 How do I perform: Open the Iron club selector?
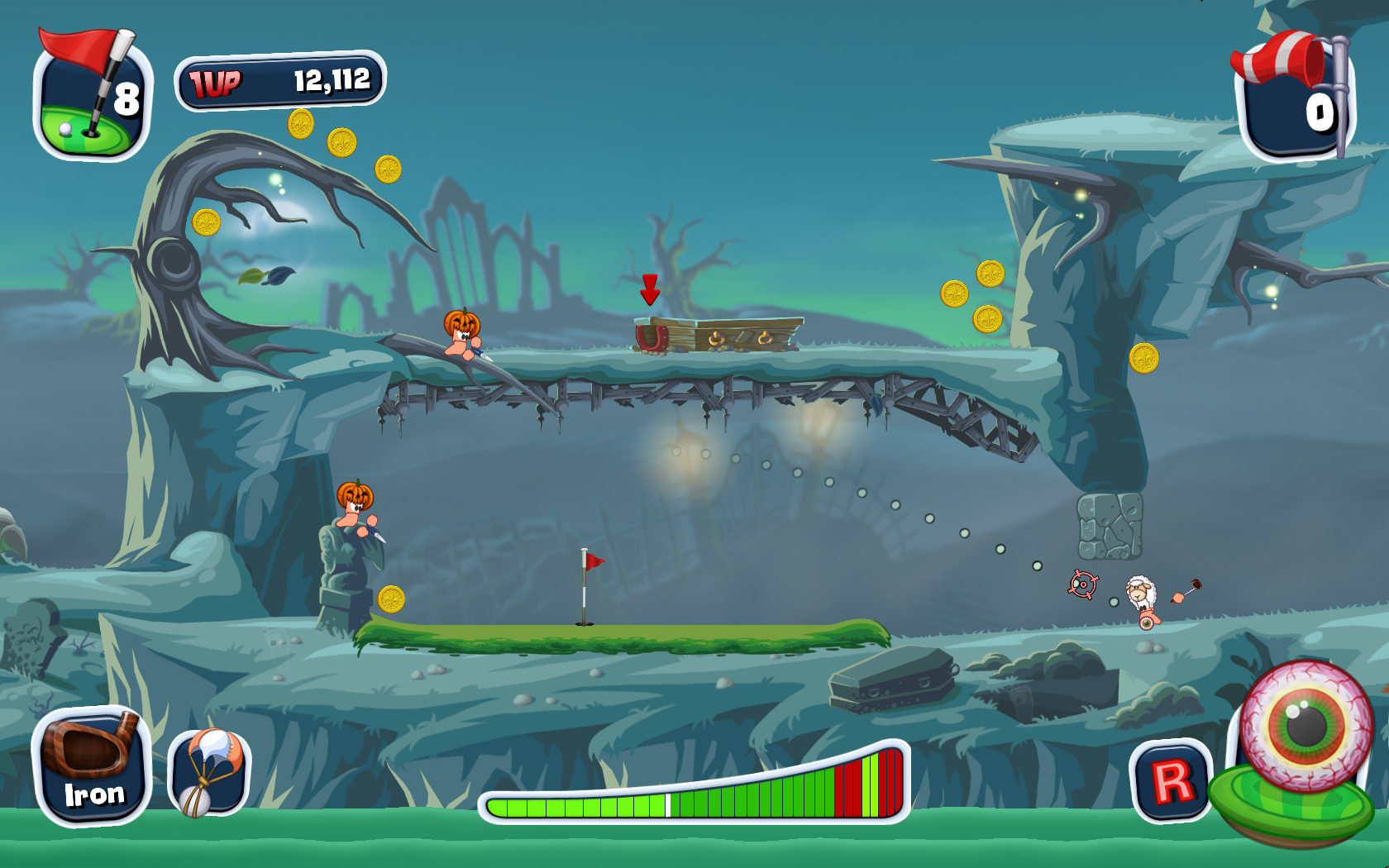(91, 766)
